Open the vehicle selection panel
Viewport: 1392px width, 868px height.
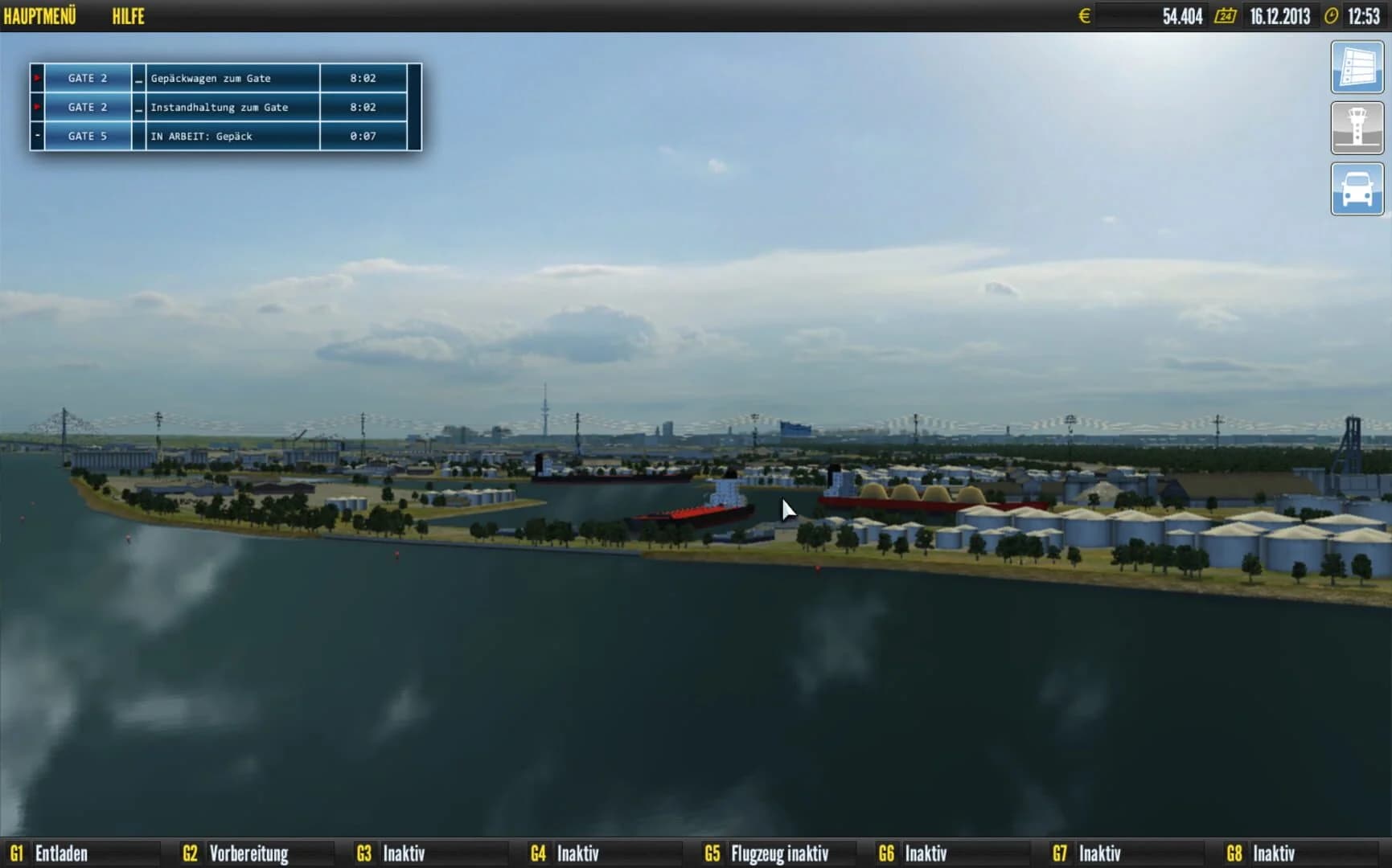[1357, 187]
